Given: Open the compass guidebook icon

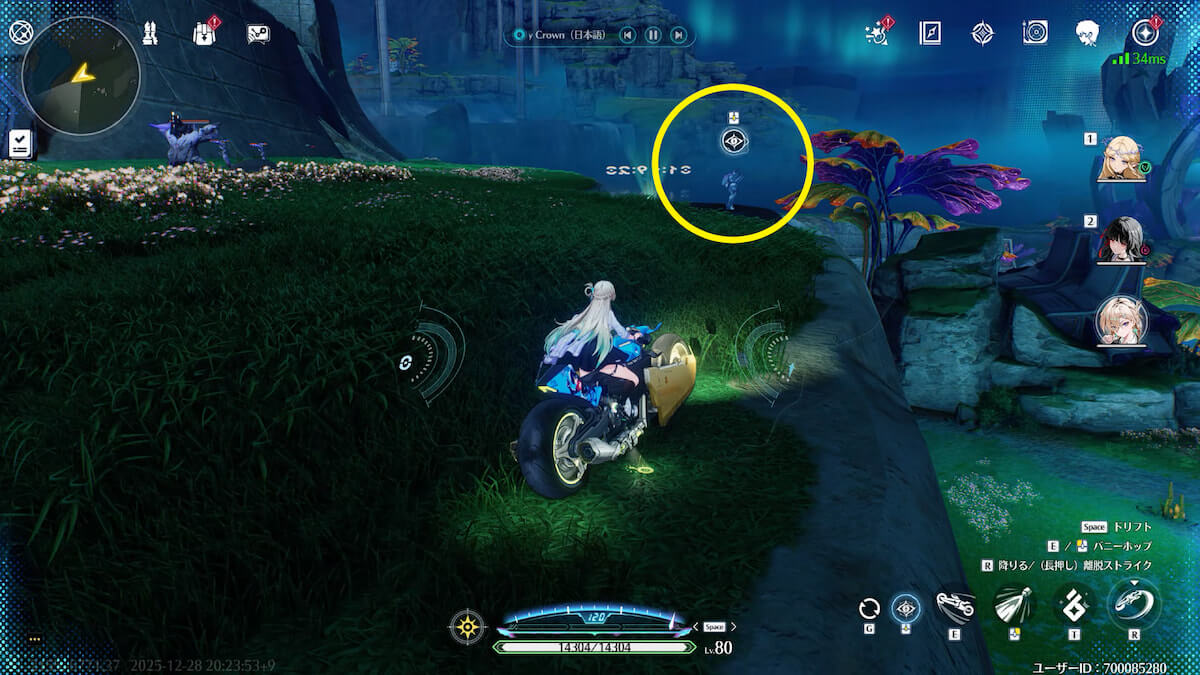Looking at the screenshot, I should (930, 33).
